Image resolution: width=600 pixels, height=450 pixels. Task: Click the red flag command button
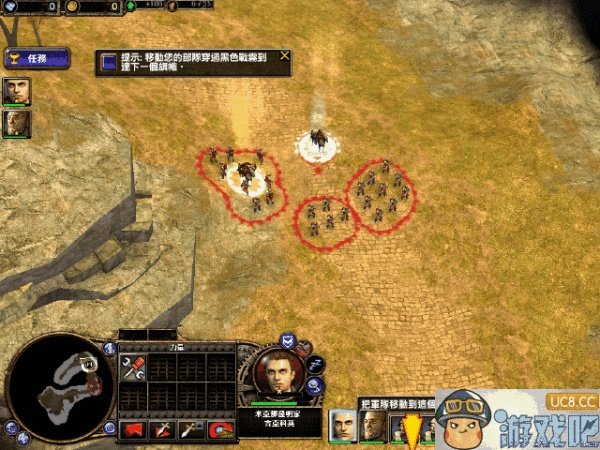coord(131,430)
